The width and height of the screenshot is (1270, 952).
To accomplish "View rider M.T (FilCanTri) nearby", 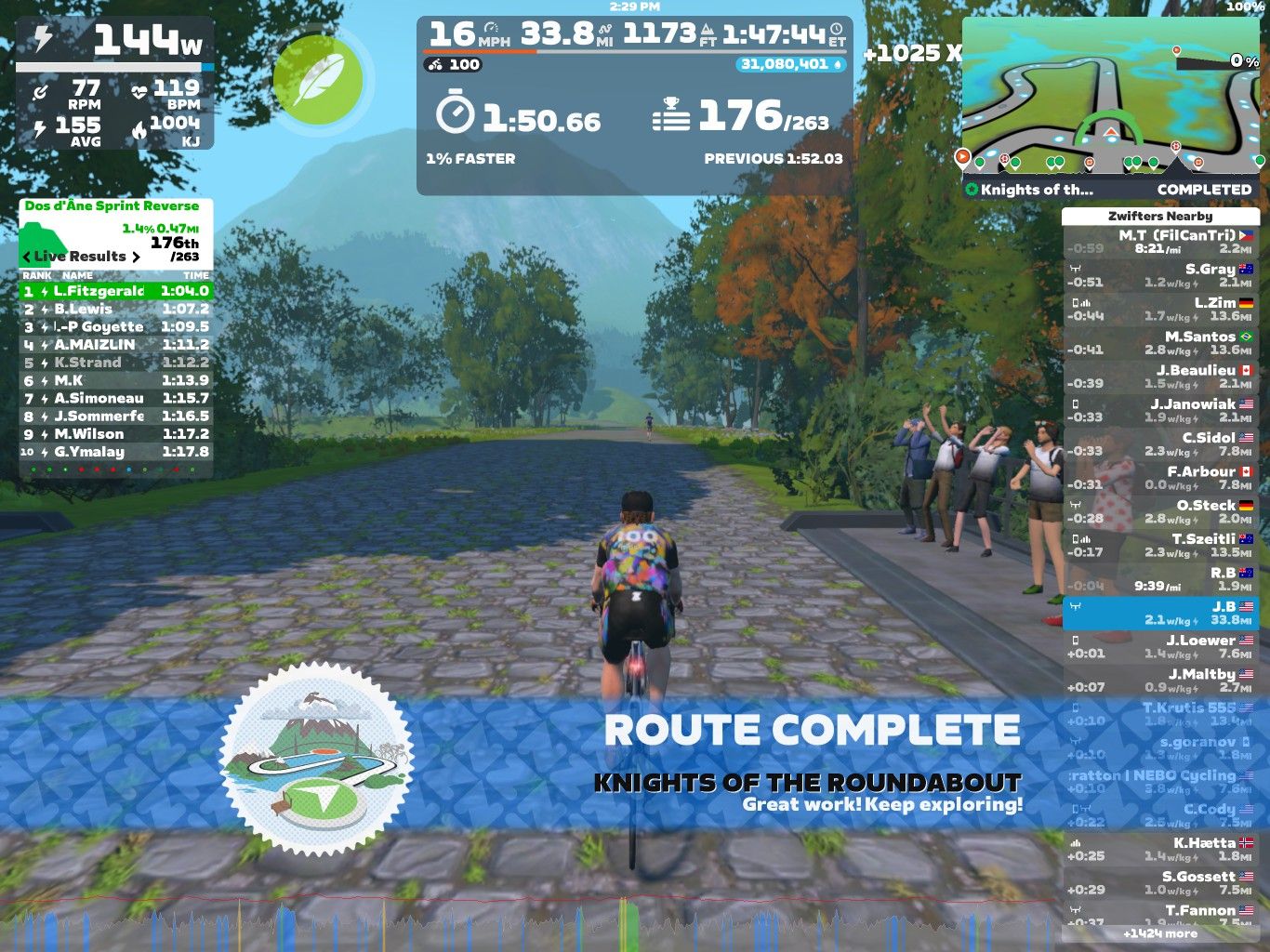I will coord(1159,242).
